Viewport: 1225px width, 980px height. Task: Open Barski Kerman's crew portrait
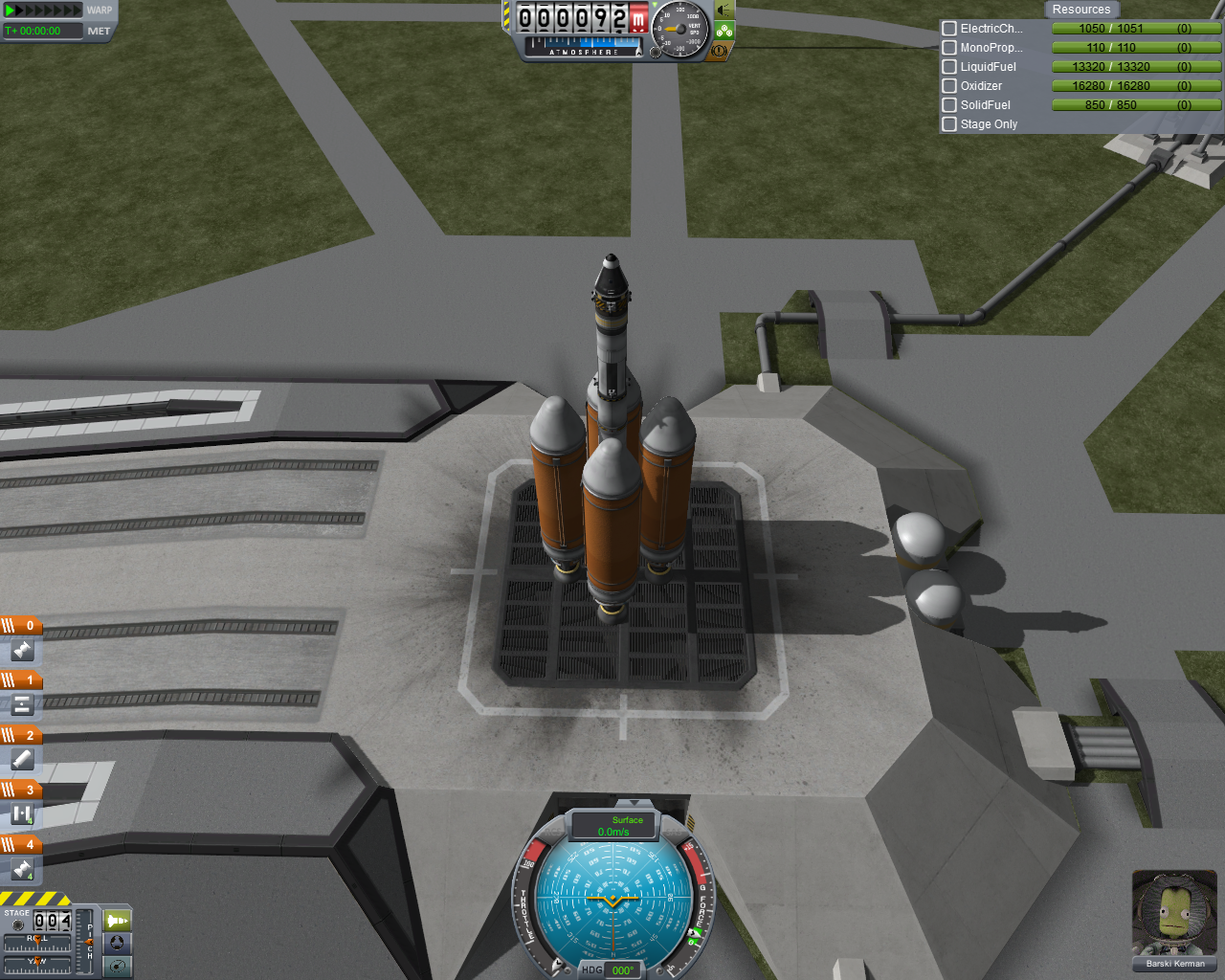[x=1174, y=914]
